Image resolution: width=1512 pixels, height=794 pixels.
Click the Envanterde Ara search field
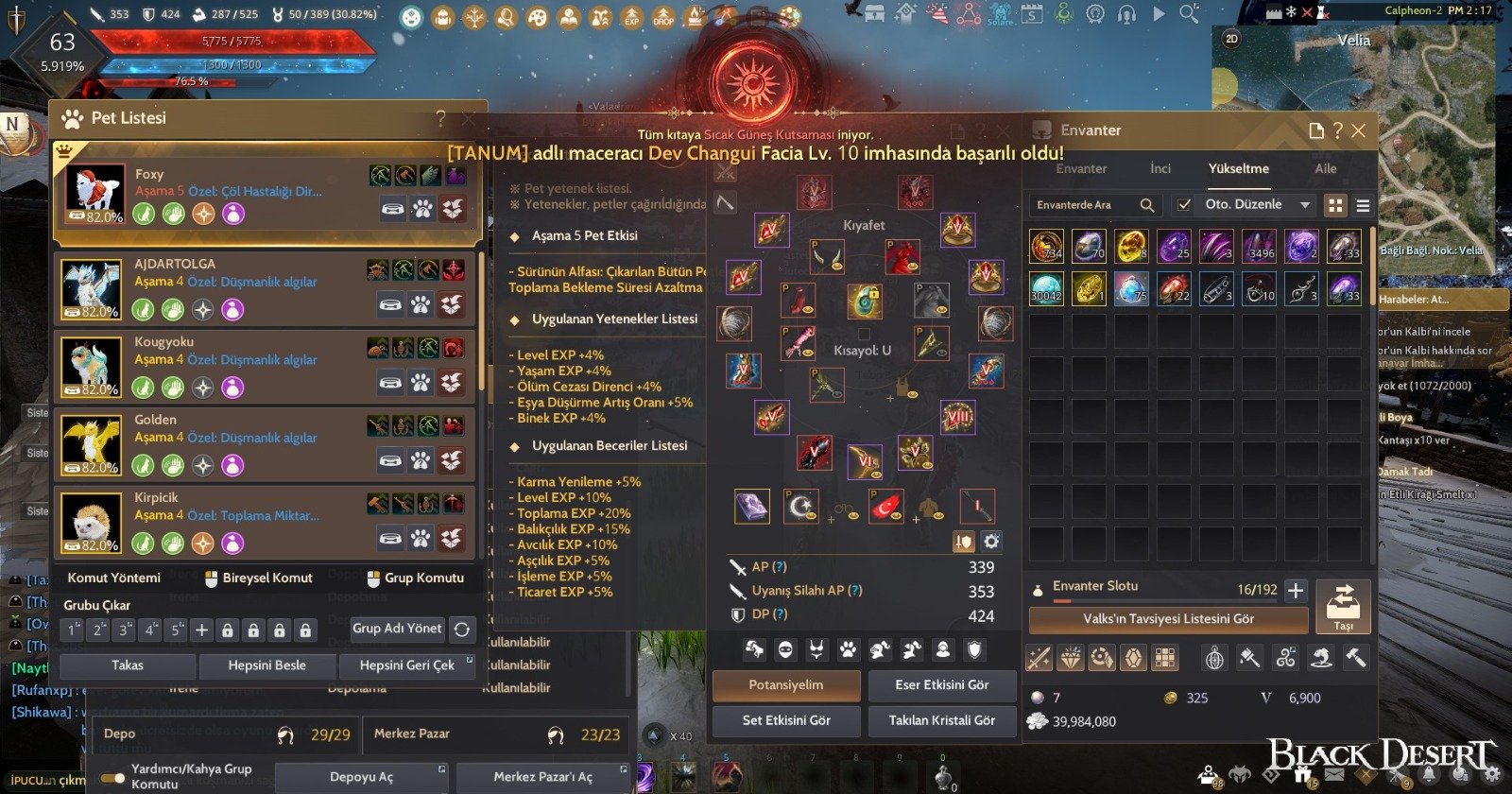tap(1085, 204)
